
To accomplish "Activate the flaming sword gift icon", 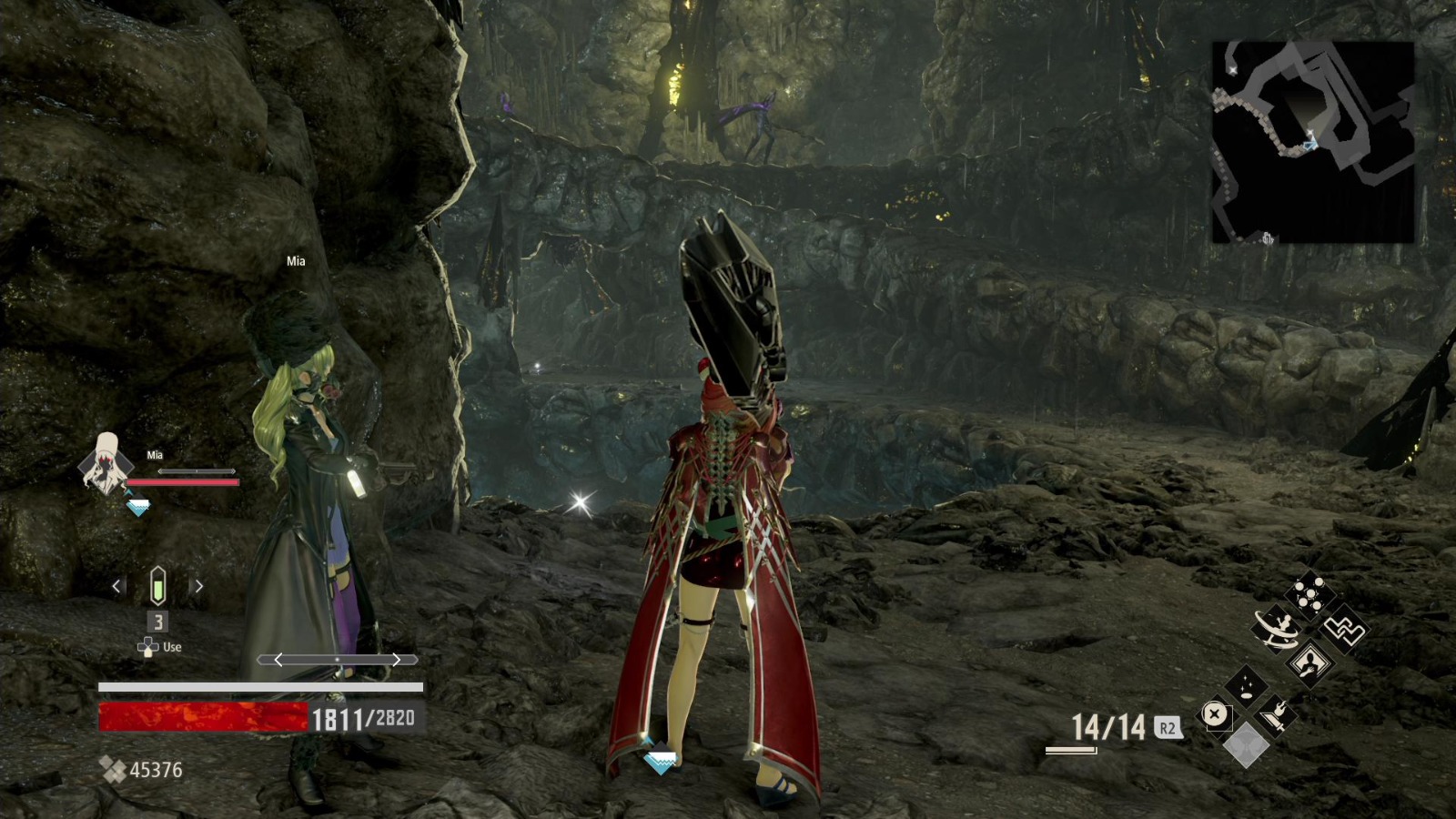I will point(1274,714).
